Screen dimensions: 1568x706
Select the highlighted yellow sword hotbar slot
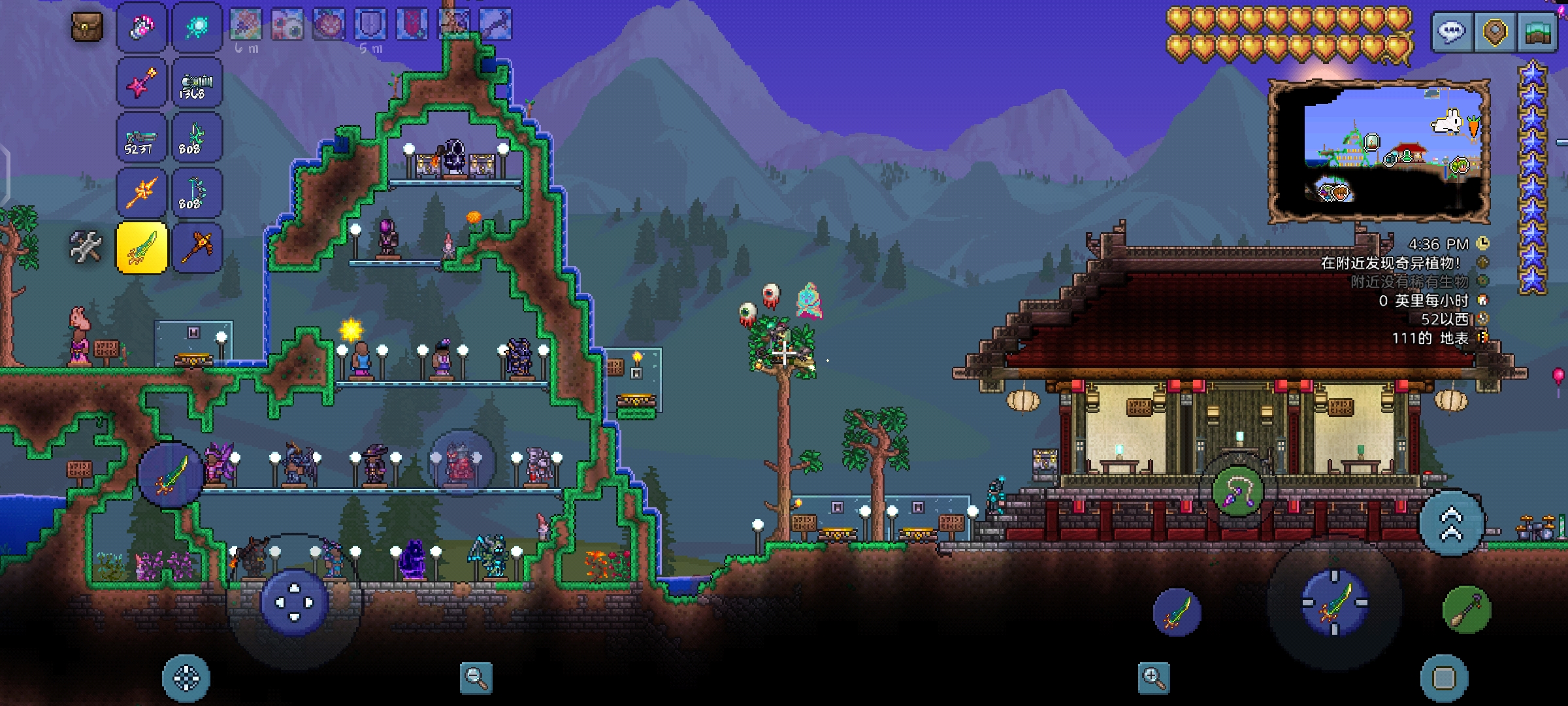click(x=142, y=247)
